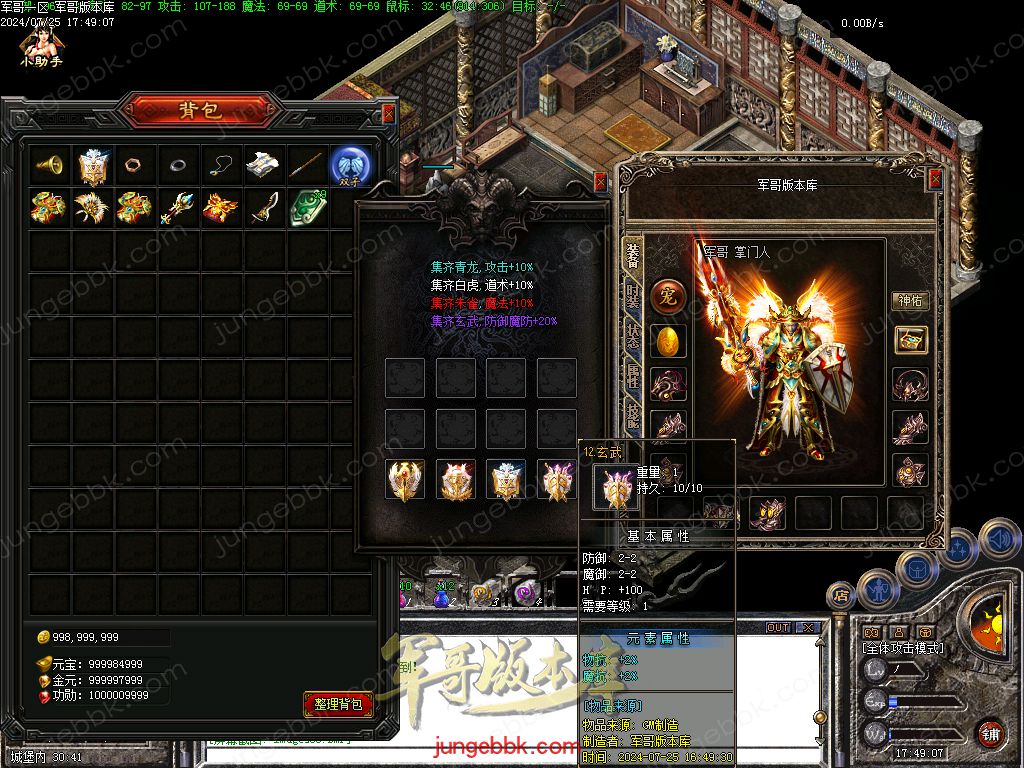Open the treasure chest equipment slot

click(910, 340)
